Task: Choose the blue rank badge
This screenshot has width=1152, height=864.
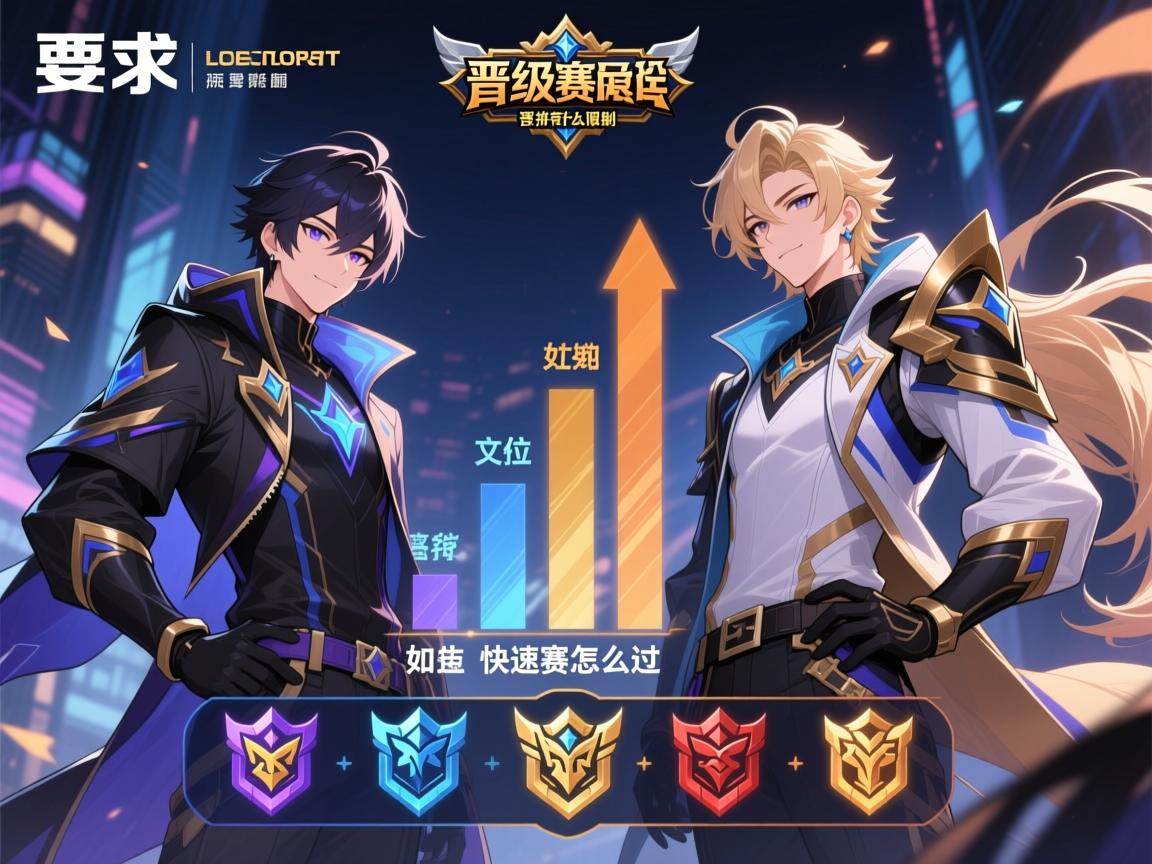Action: [418, 761]
